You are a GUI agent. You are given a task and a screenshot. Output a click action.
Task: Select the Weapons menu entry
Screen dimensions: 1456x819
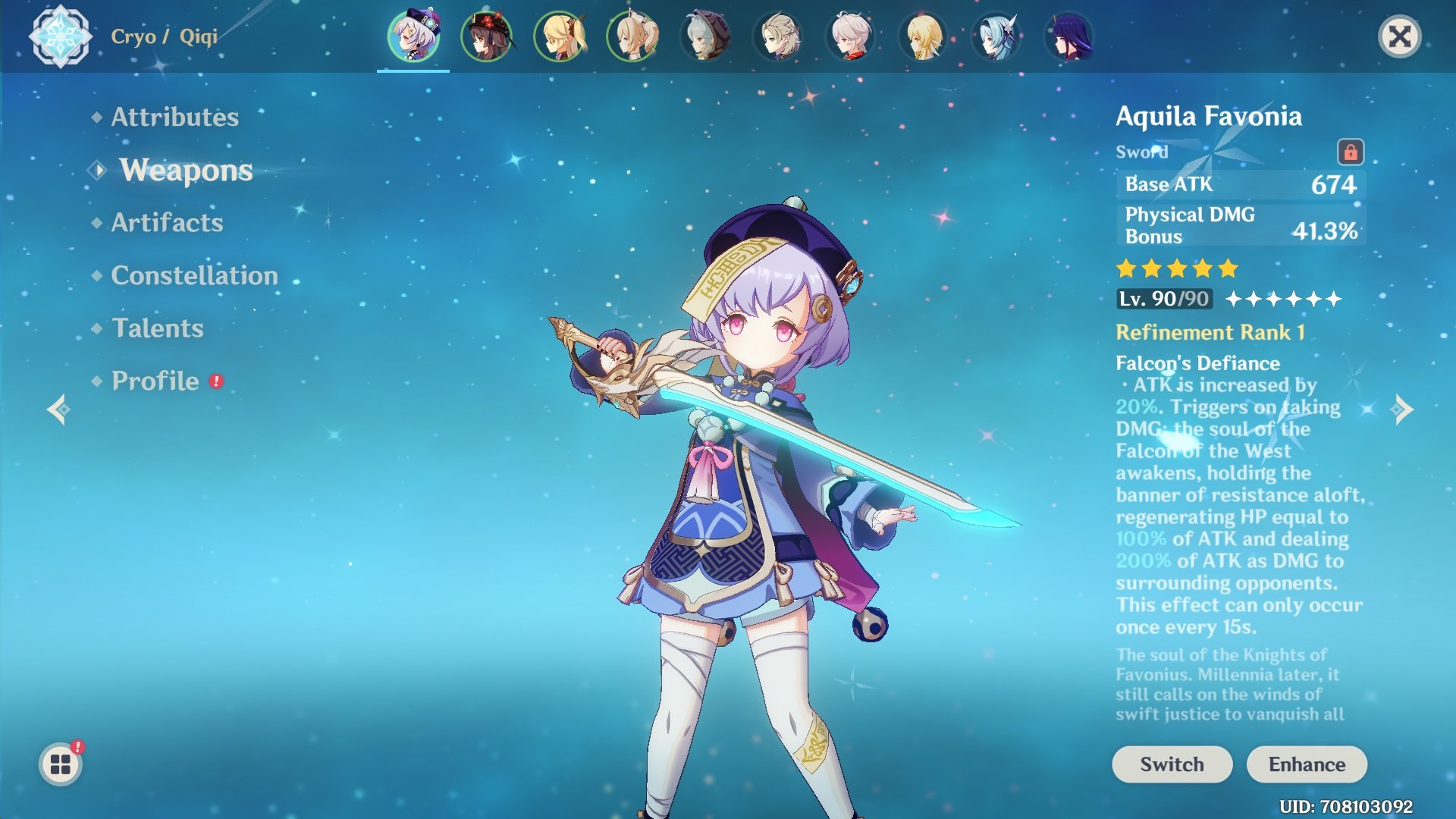186,170
